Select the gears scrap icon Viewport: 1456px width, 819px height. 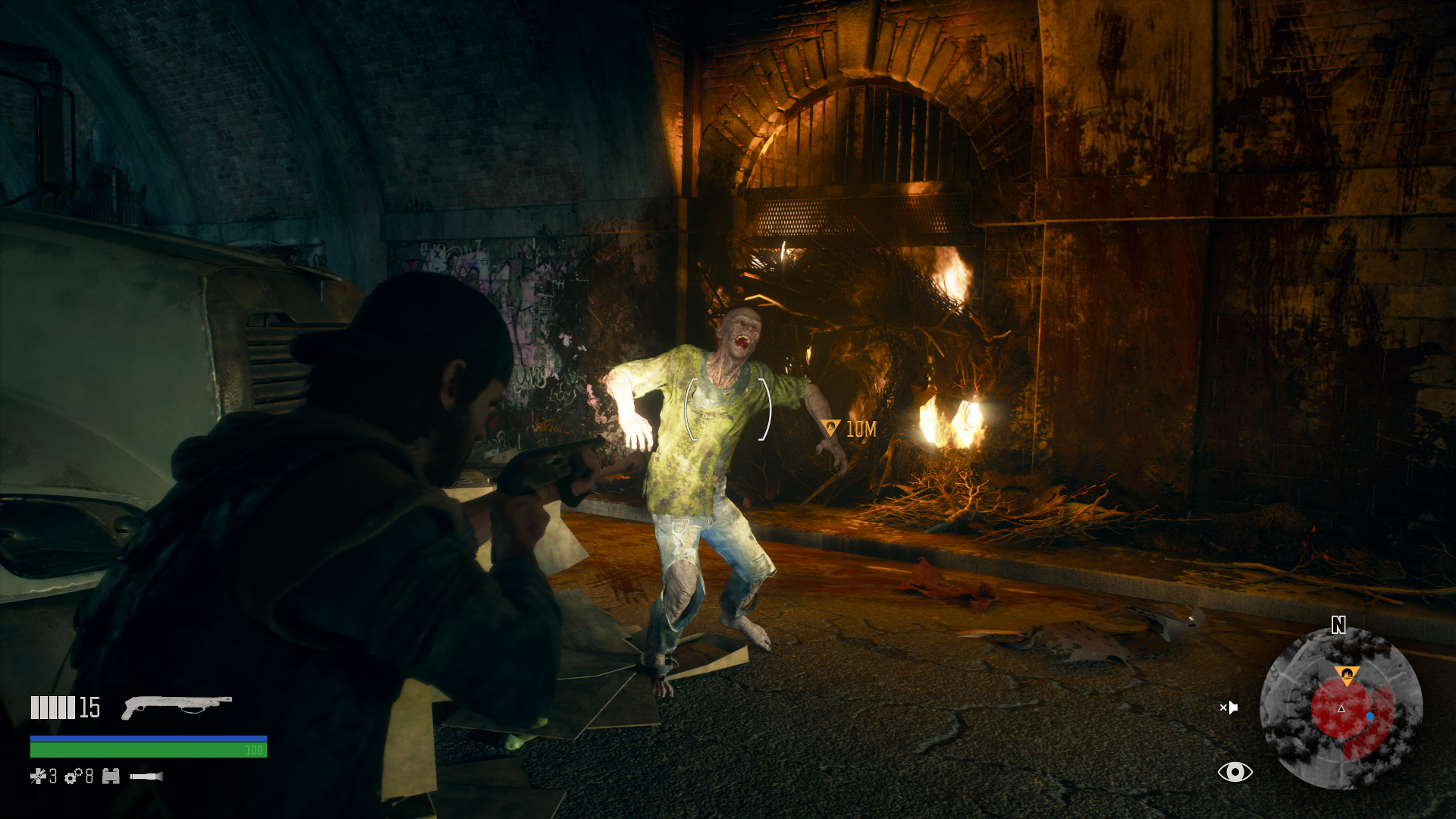click(74, 776)
